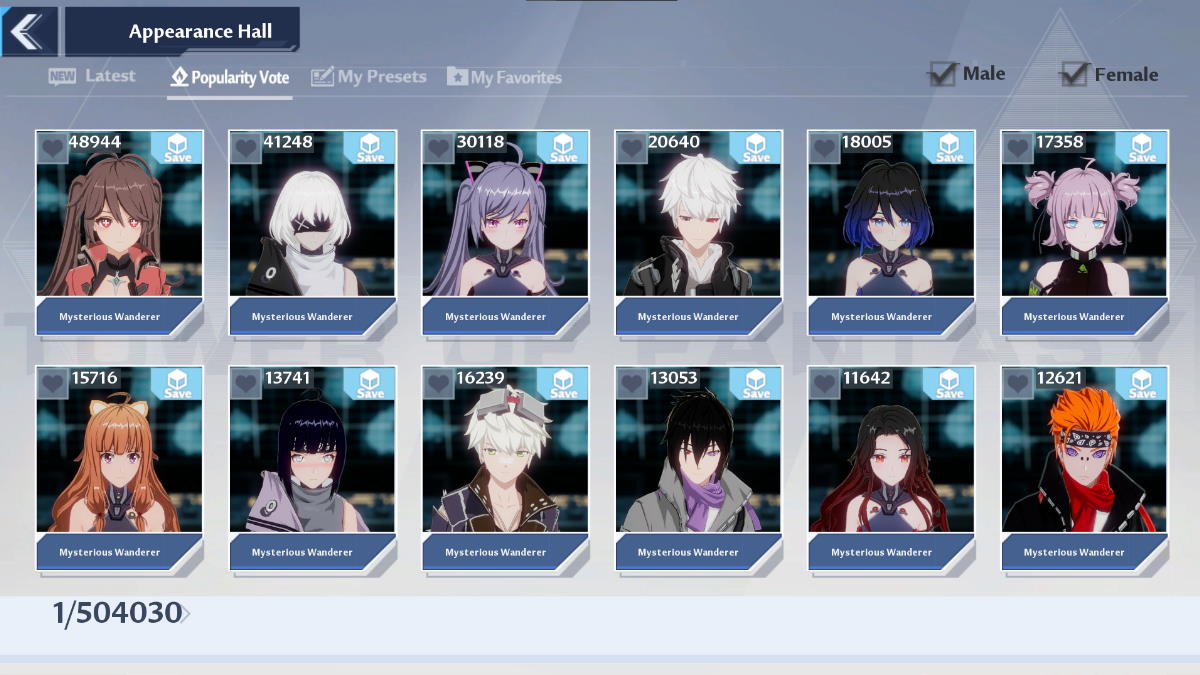
Task: Show the My Presets tab
Action: click(369, 77)
